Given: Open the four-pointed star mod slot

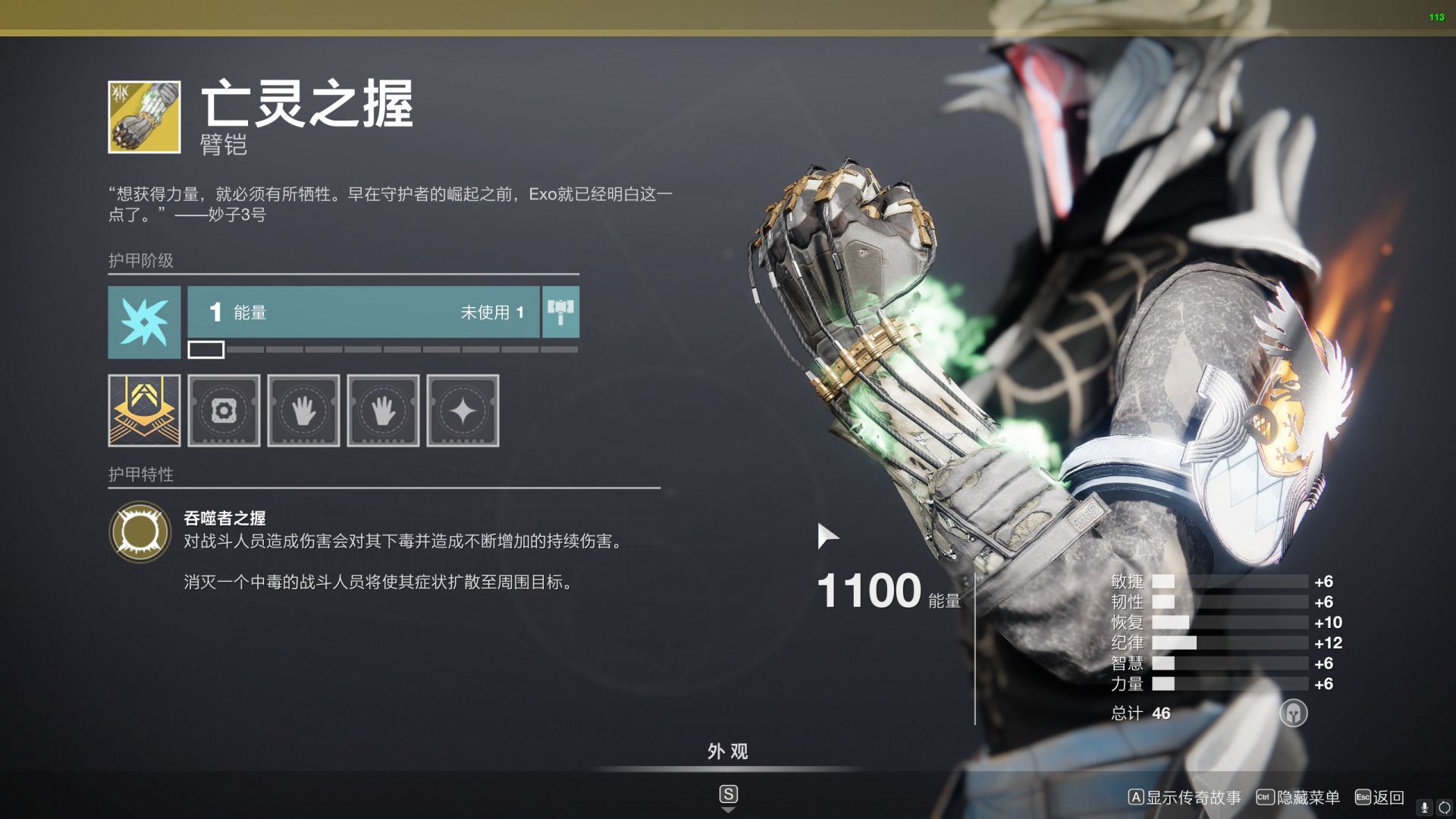Looking at the screenshot, I should (463, 410).
